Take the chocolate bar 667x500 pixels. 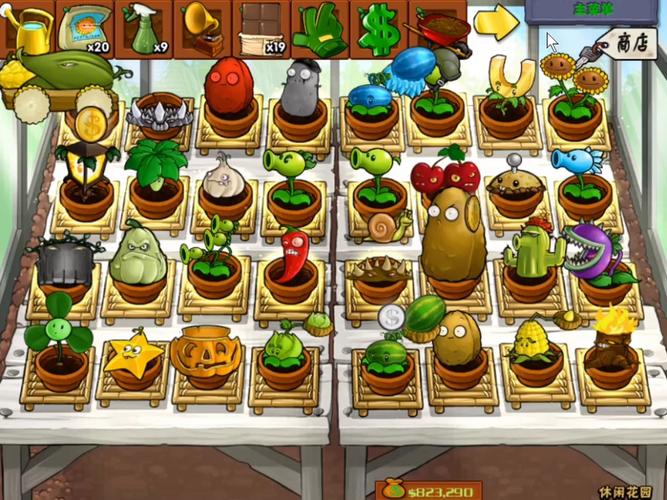pyautogui.click(x=261, y=29)
